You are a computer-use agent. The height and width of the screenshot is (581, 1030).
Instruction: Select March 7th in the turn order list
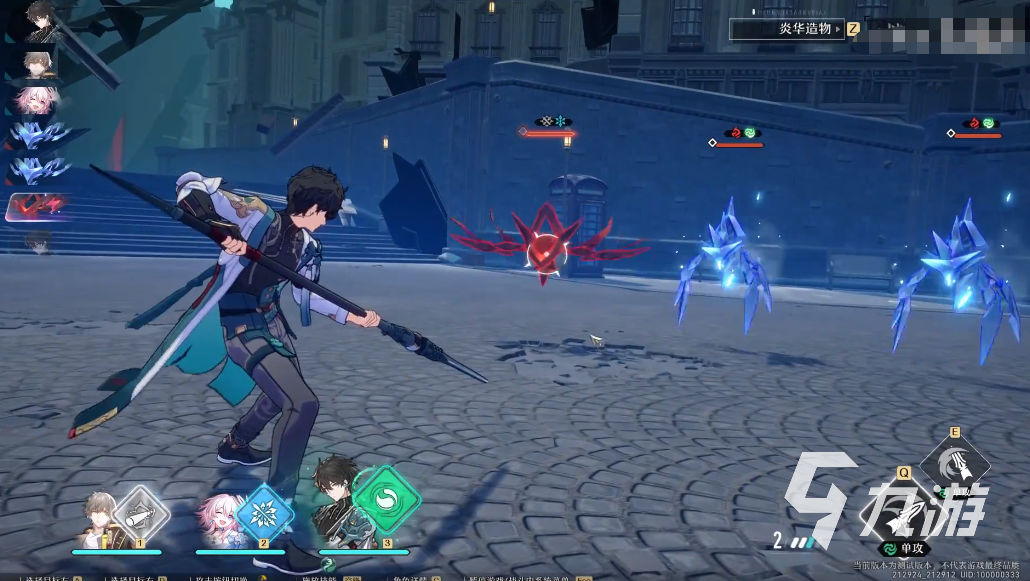(40, 99)
